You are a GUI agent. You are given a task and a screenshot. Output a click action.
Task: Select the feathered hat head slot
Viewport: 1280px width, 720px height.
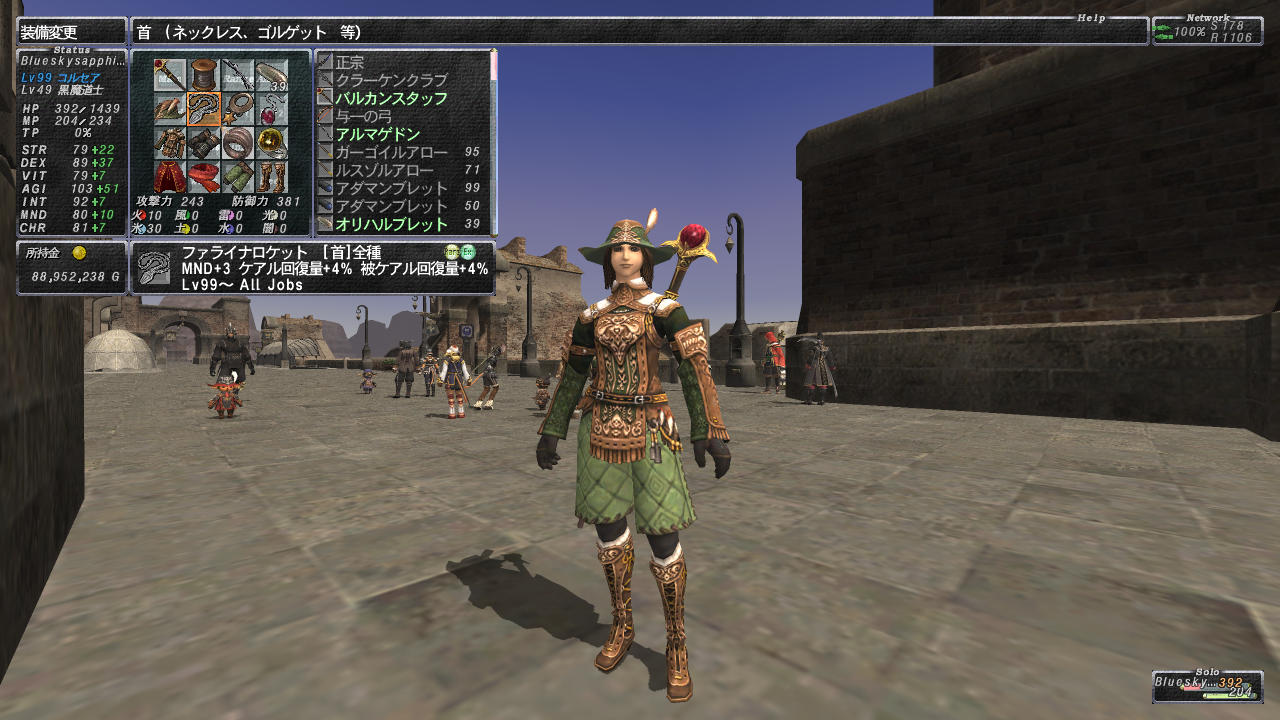tap(170, 108)
